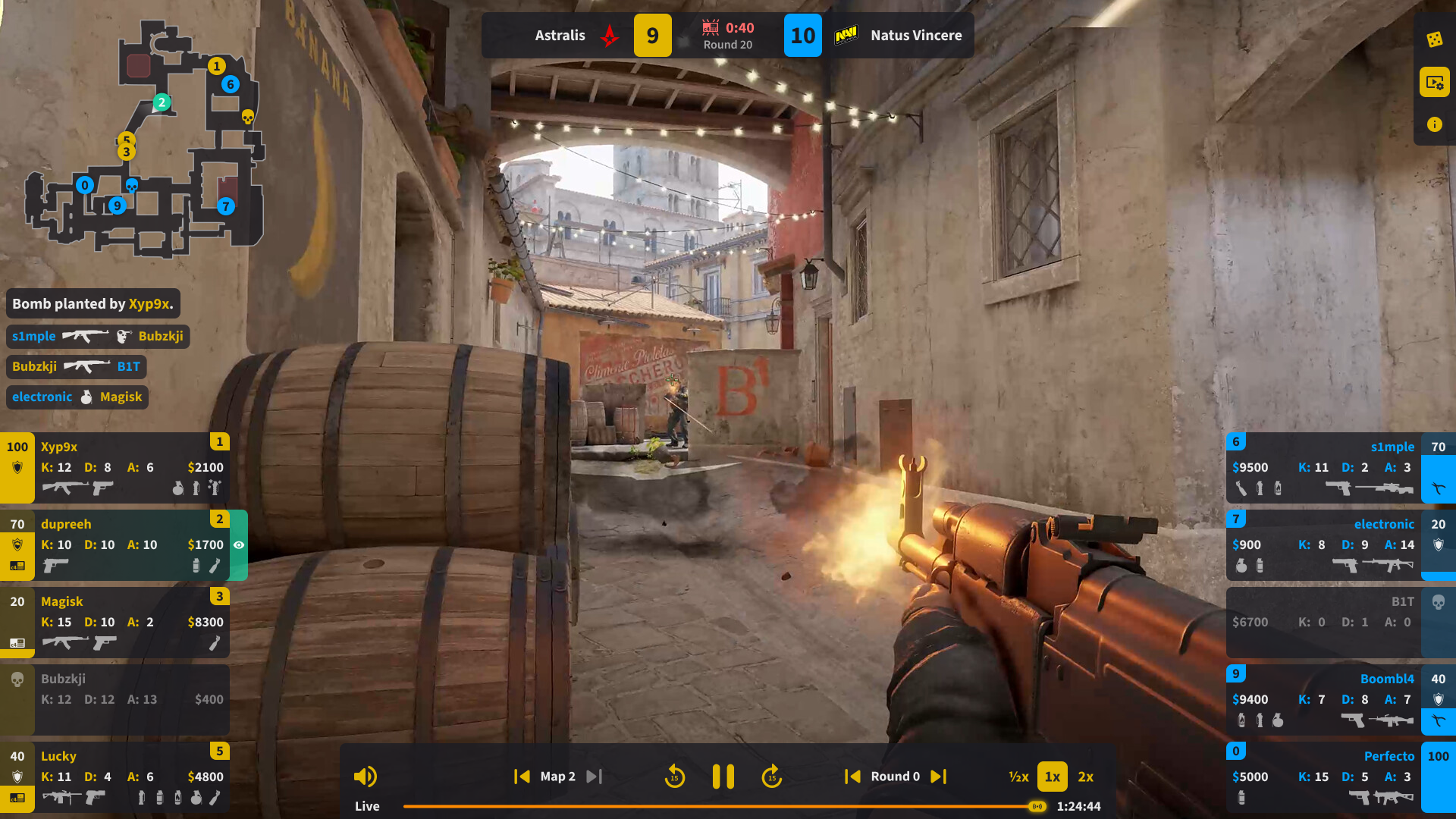The width and height of the screenshot is (1456, 819).
Task: Open the display settings icon
Action: (1434, 82)
